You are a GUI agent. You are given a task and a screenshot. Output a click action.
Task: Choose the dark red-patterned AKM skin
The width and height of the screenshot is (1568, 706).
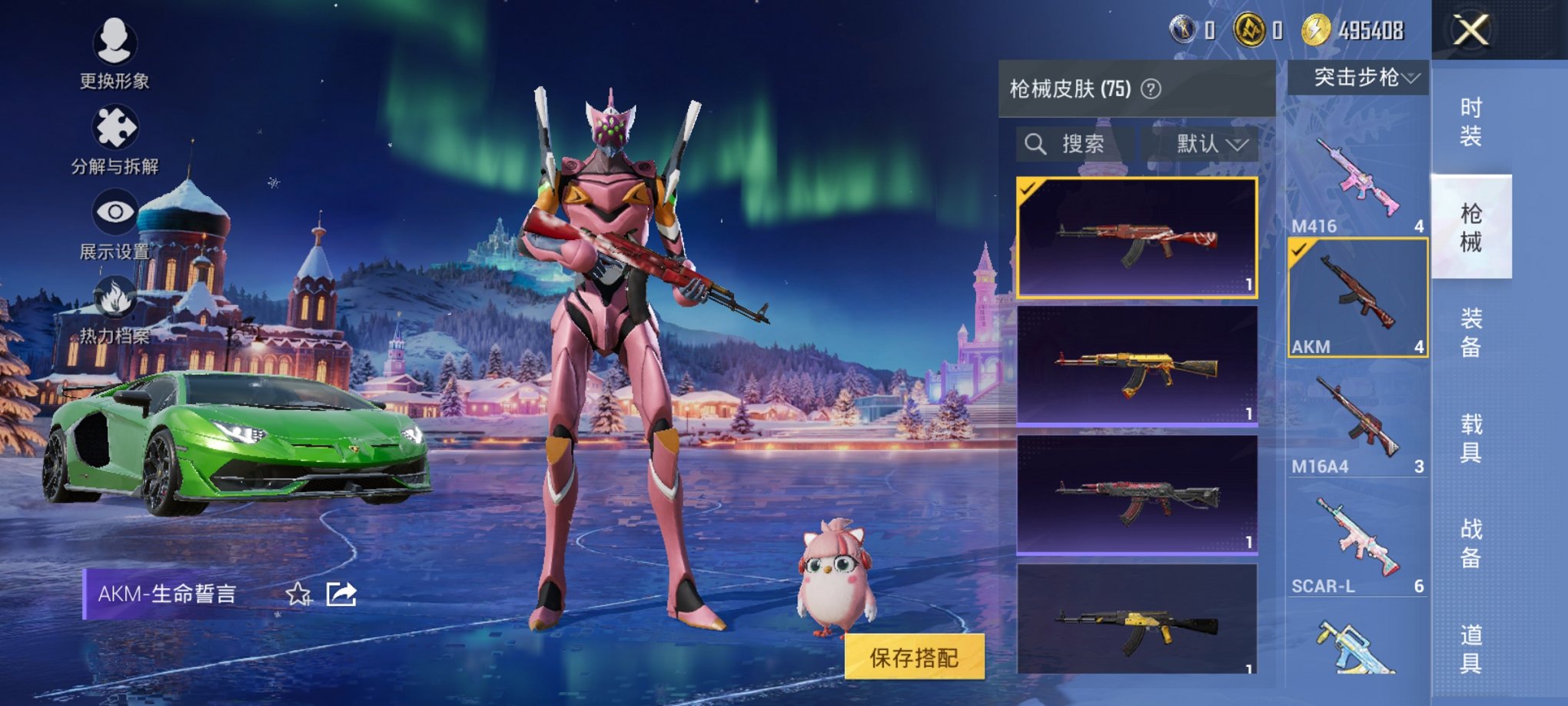coord(1137,495)
